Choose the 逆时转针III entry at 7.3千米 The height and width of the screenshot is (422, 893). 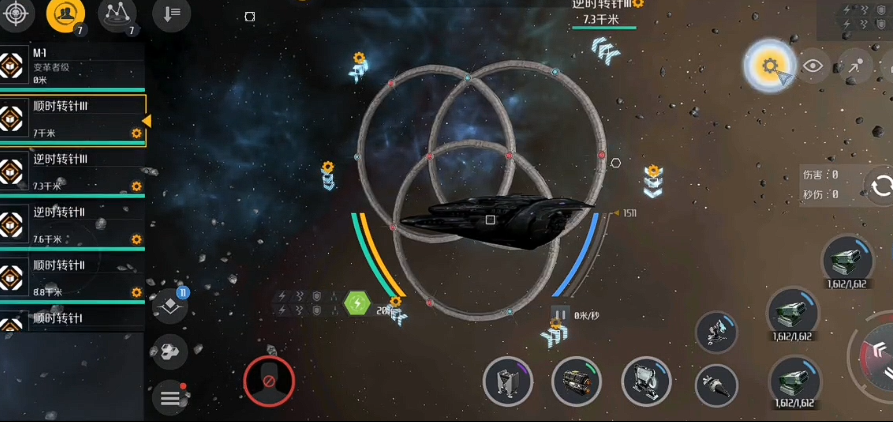(x=70, y=172)
